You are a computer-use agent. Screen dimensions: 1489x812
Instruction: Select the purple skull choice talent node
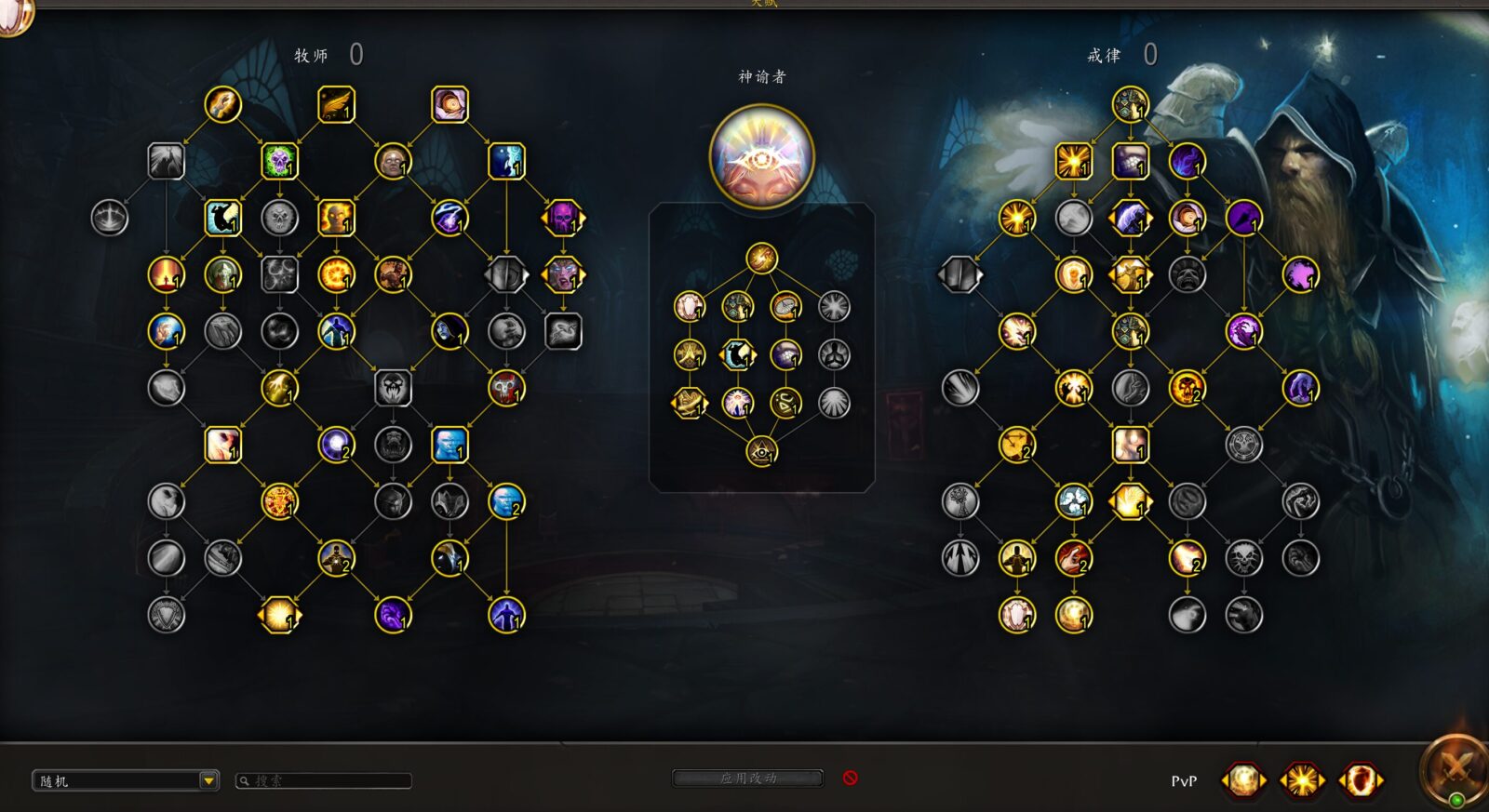(563, 219)
